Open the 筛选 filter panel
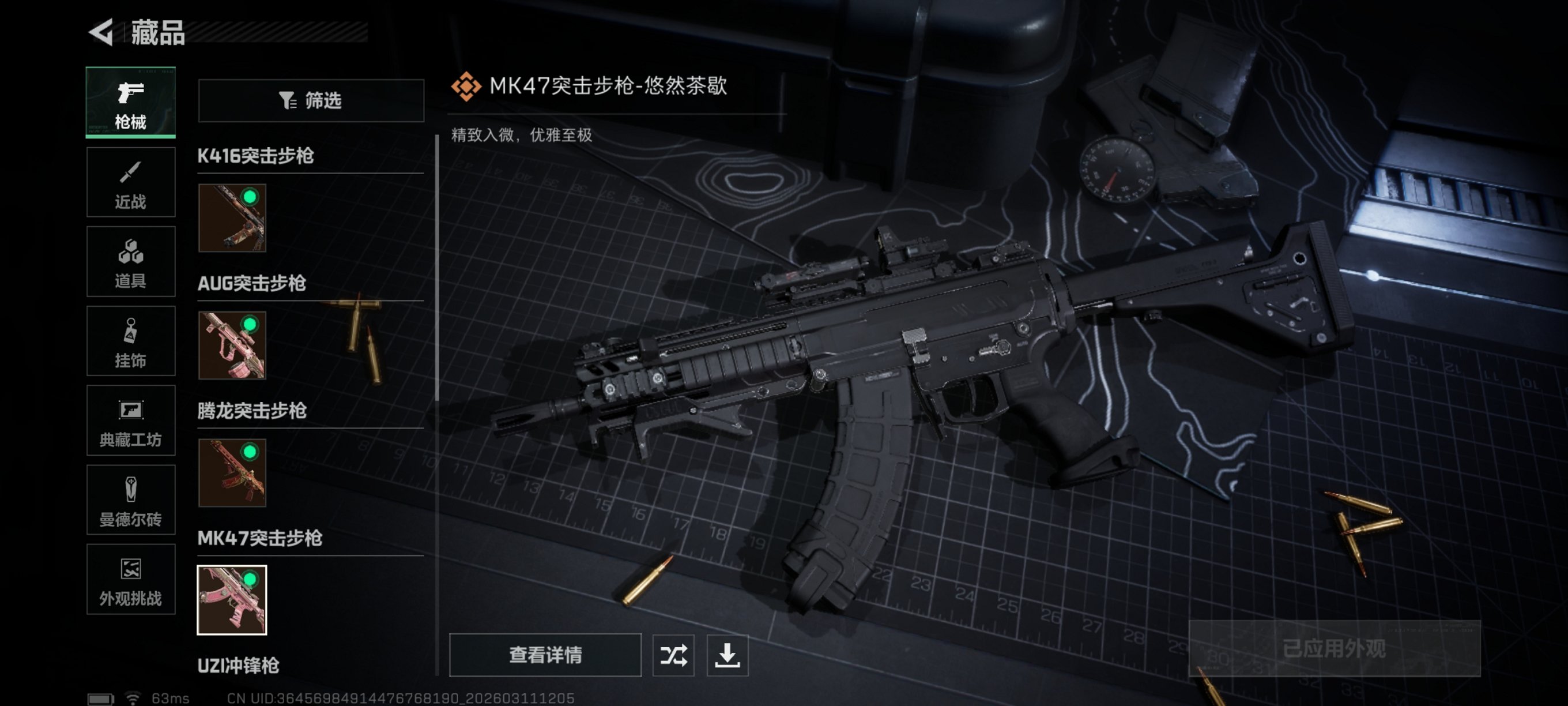The height and width of the screenshot is (706, 1568). [x=311, y=101]
